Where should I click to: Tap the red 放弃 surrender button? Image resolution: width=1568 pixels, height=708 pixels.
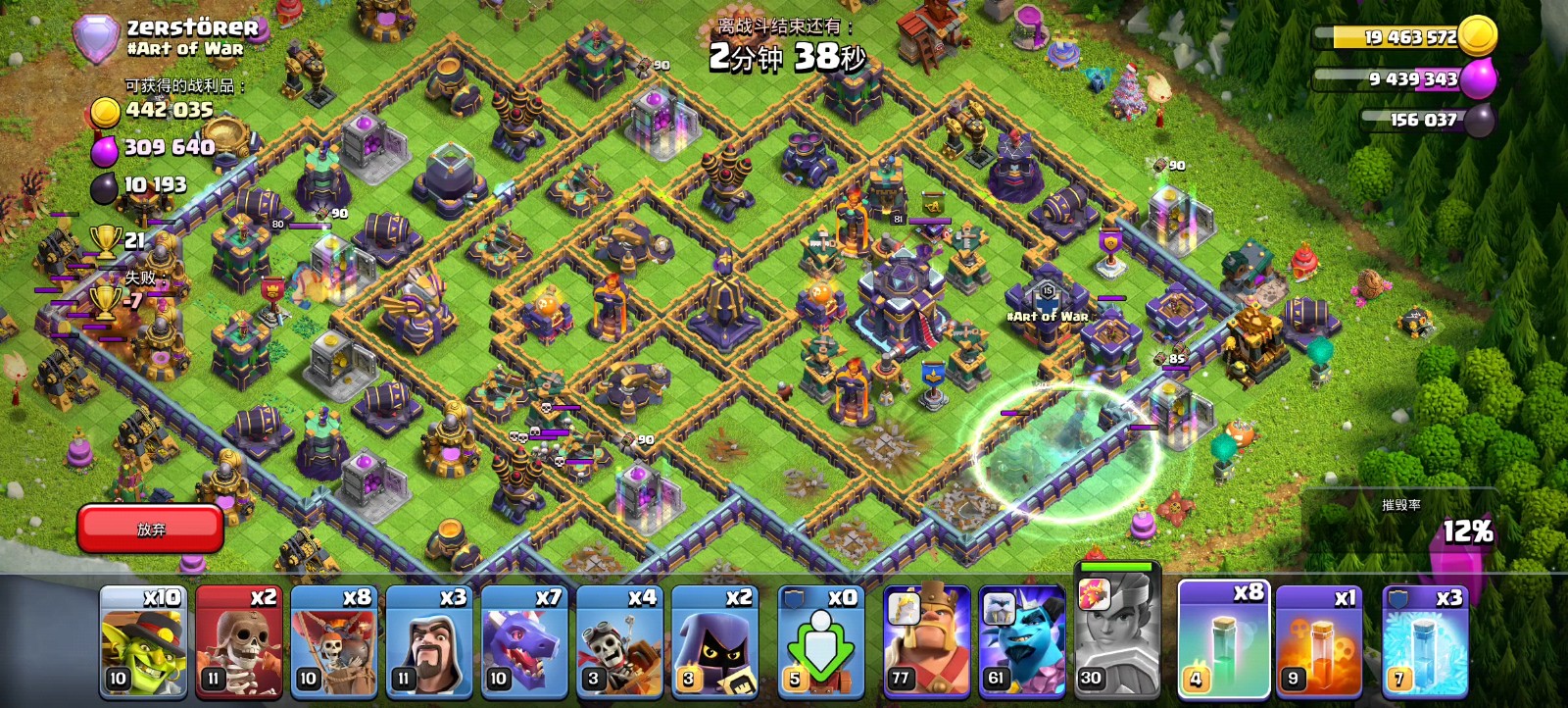click(151, 529)
